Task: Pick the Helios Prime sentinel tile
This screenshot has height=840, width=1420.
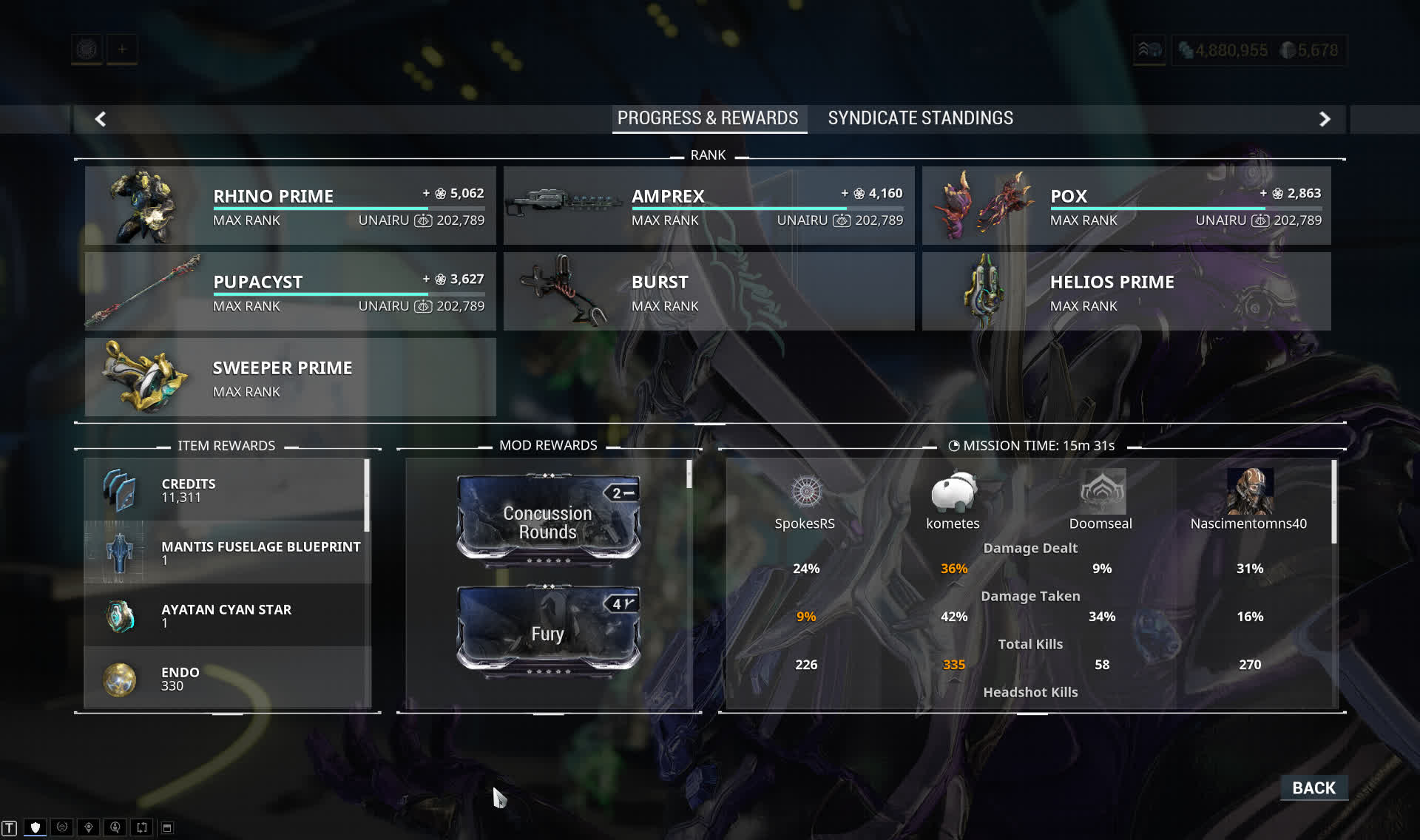Action: click(x=1126, y=291)
